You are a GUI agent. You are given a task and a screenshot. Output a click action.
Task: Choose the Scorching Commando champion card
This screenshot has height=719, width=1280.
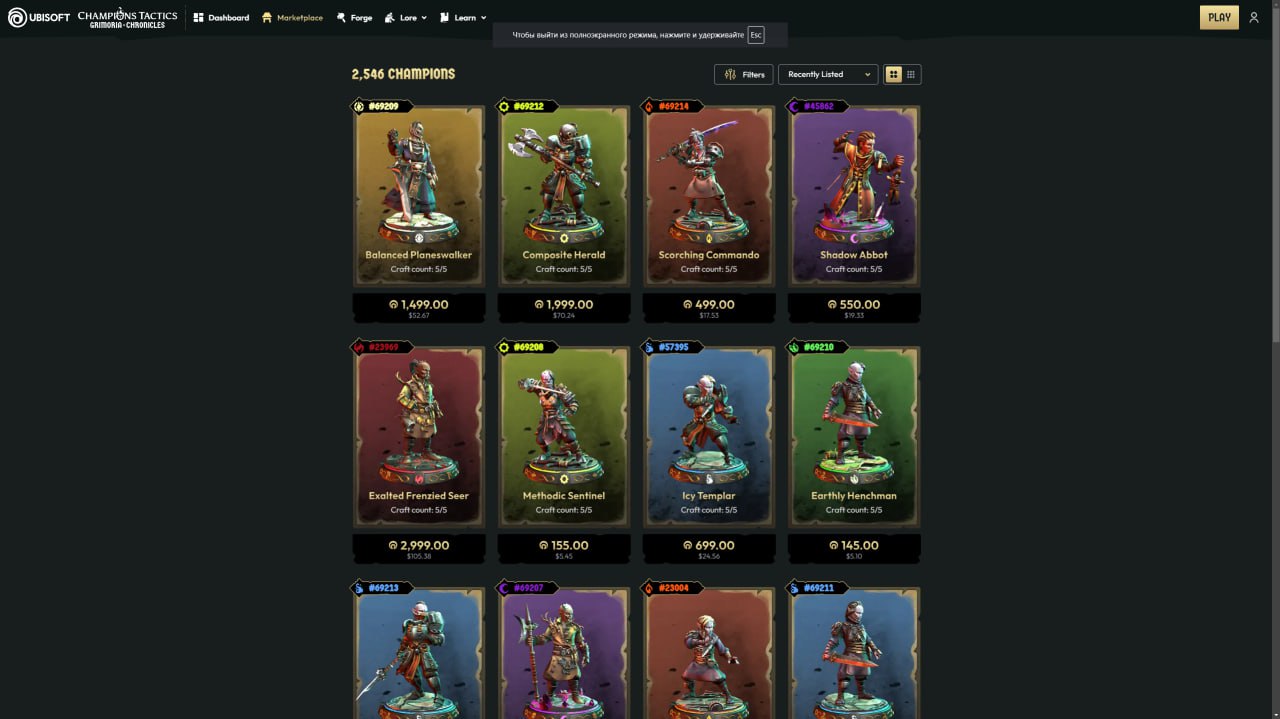[709, 195]
